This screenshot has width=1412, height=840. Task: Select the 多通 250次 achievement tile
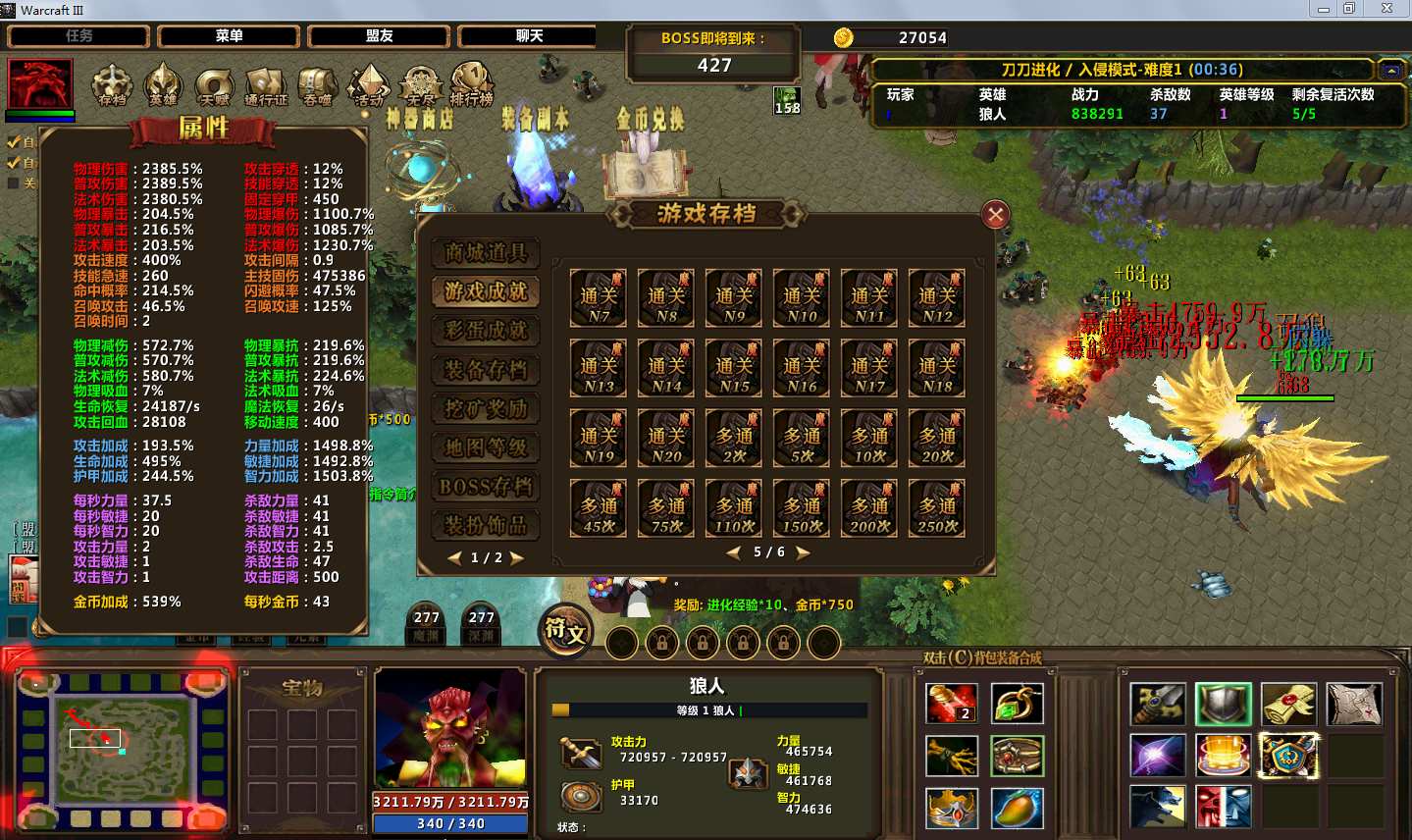tap(937, 508)
